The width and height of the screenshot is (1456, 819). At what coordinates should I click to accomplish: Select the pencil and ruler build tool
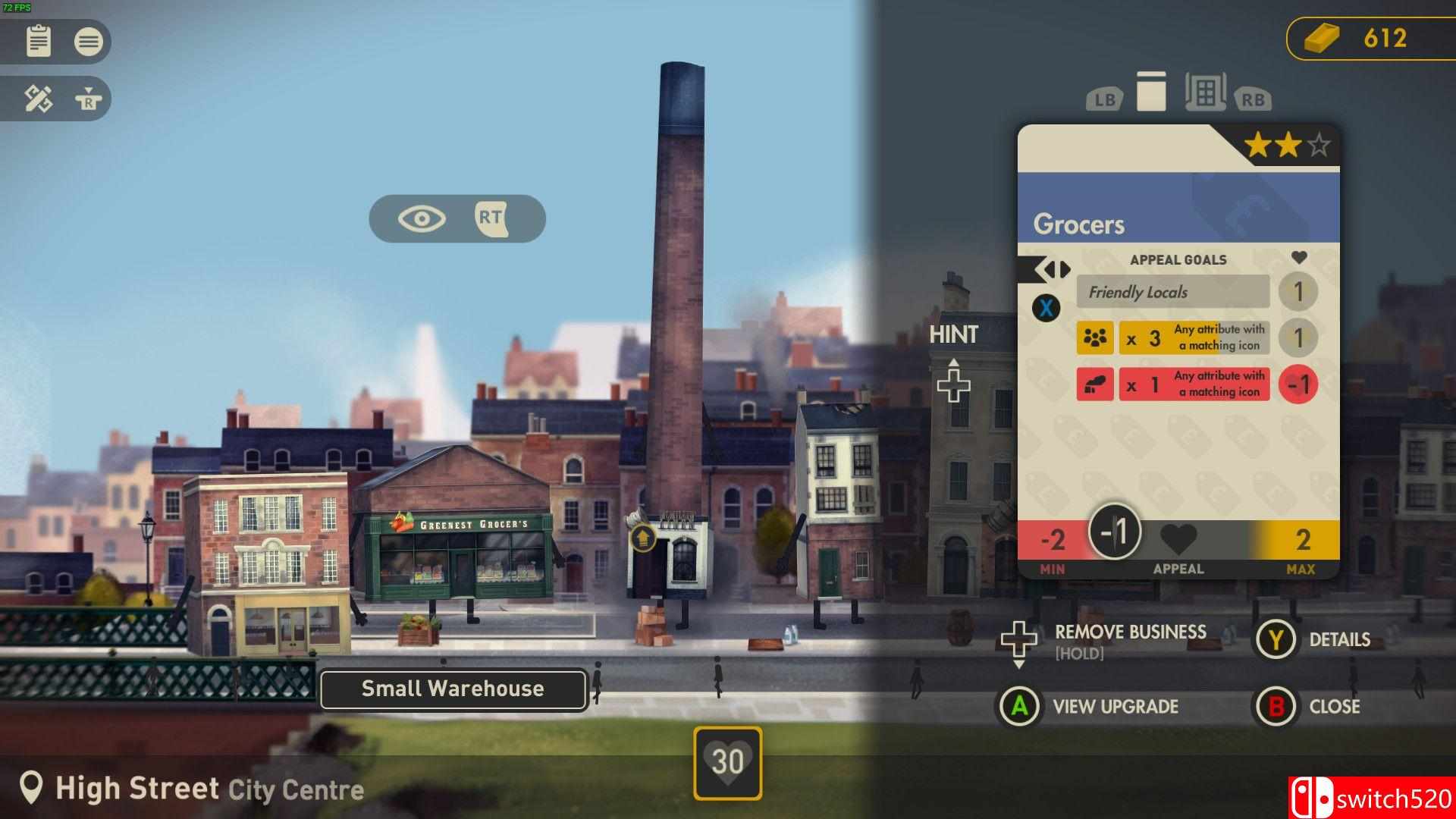(x=38, y=99)
